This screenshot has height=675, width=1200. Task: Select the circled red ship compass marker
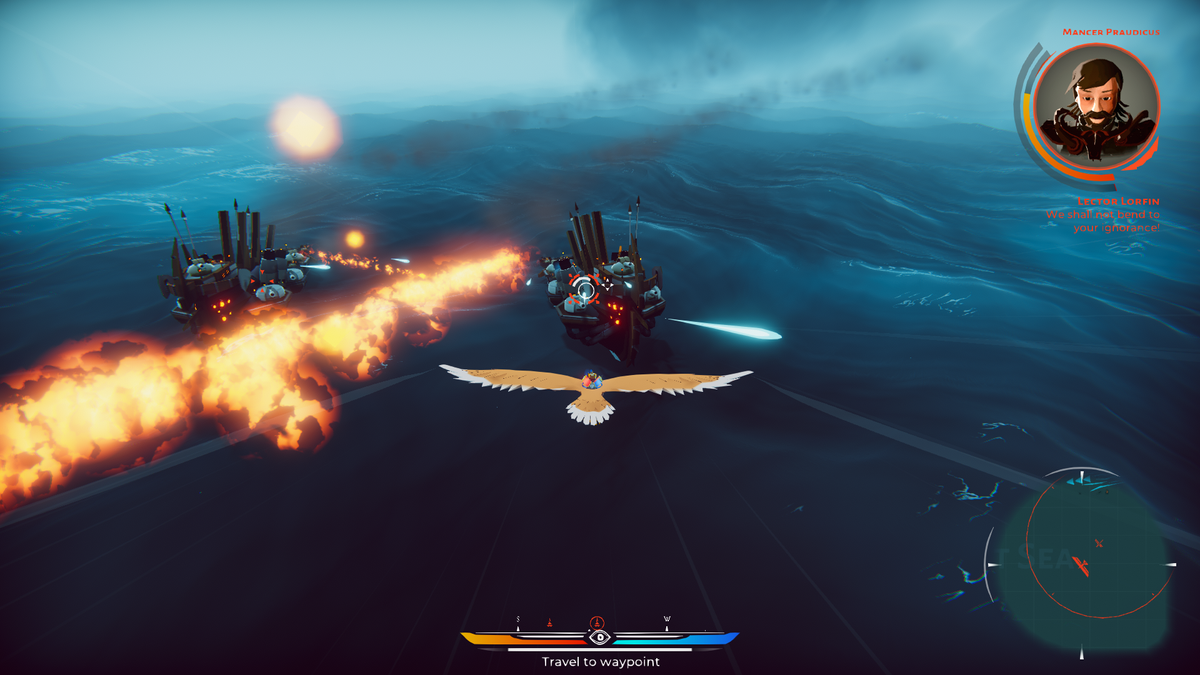[x=597, y=622]
